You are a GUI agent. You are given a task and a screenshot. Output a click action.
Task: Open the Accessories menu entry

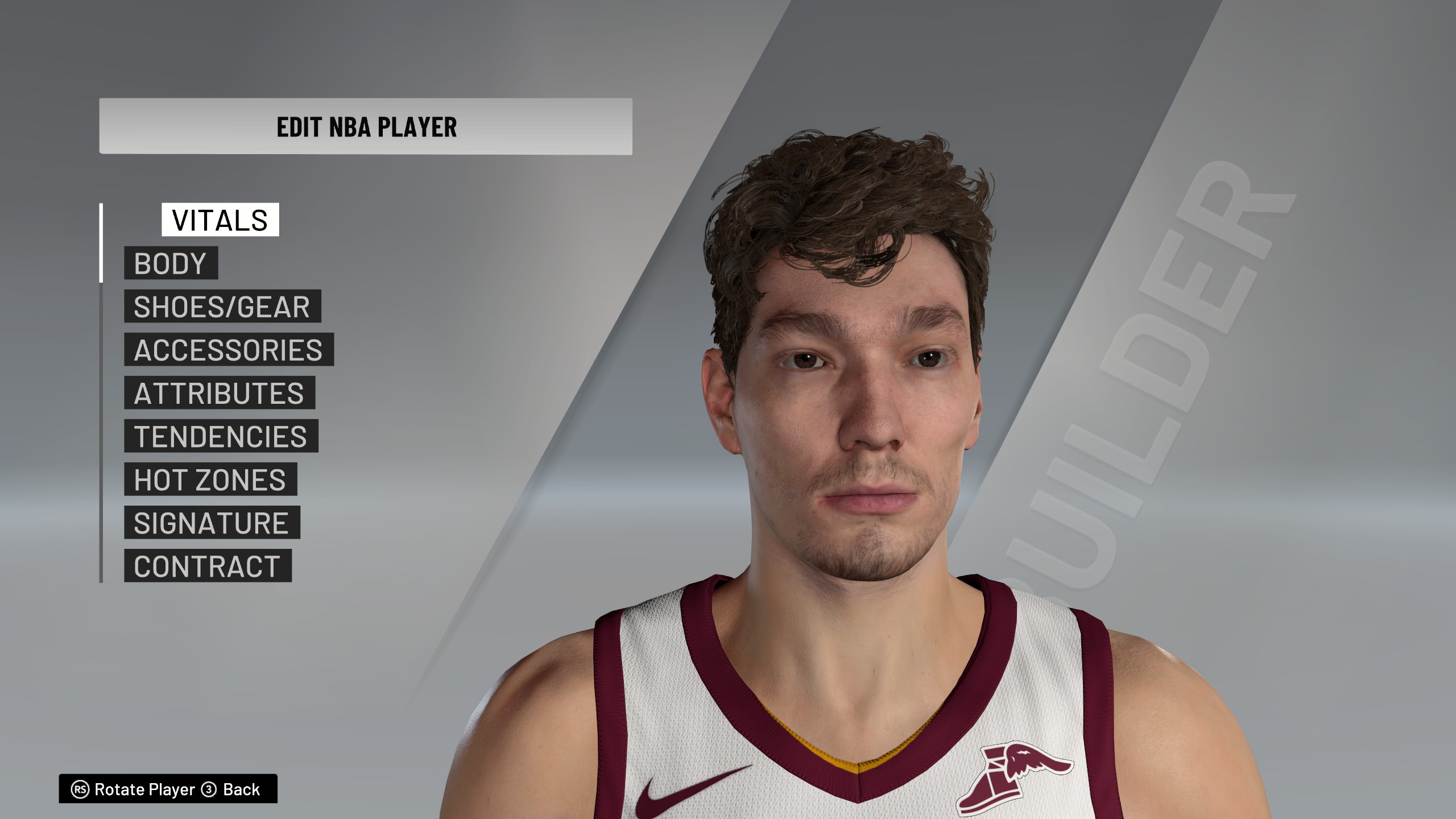[229, 350]
